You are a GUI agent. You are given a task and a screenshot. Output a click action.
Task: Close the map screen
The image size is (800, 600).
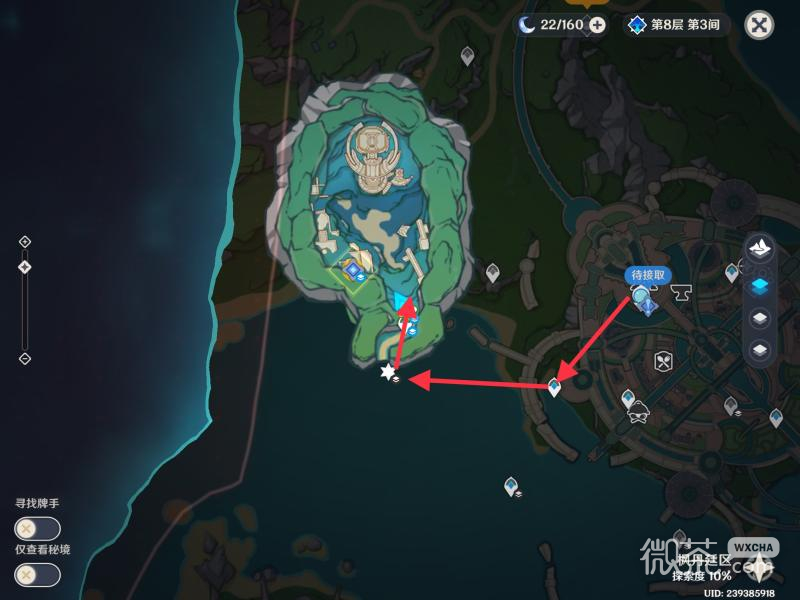pos(760,25)
